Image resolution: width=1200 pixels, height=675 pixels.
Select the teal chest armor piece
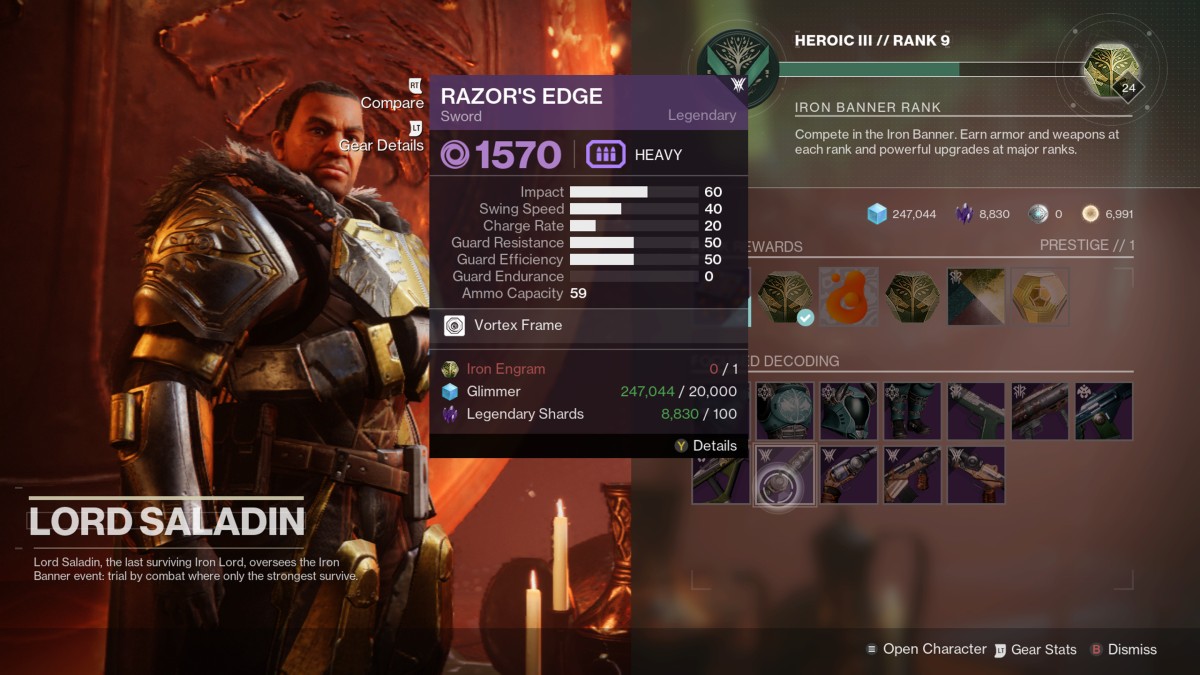click(x=785, y=411)
